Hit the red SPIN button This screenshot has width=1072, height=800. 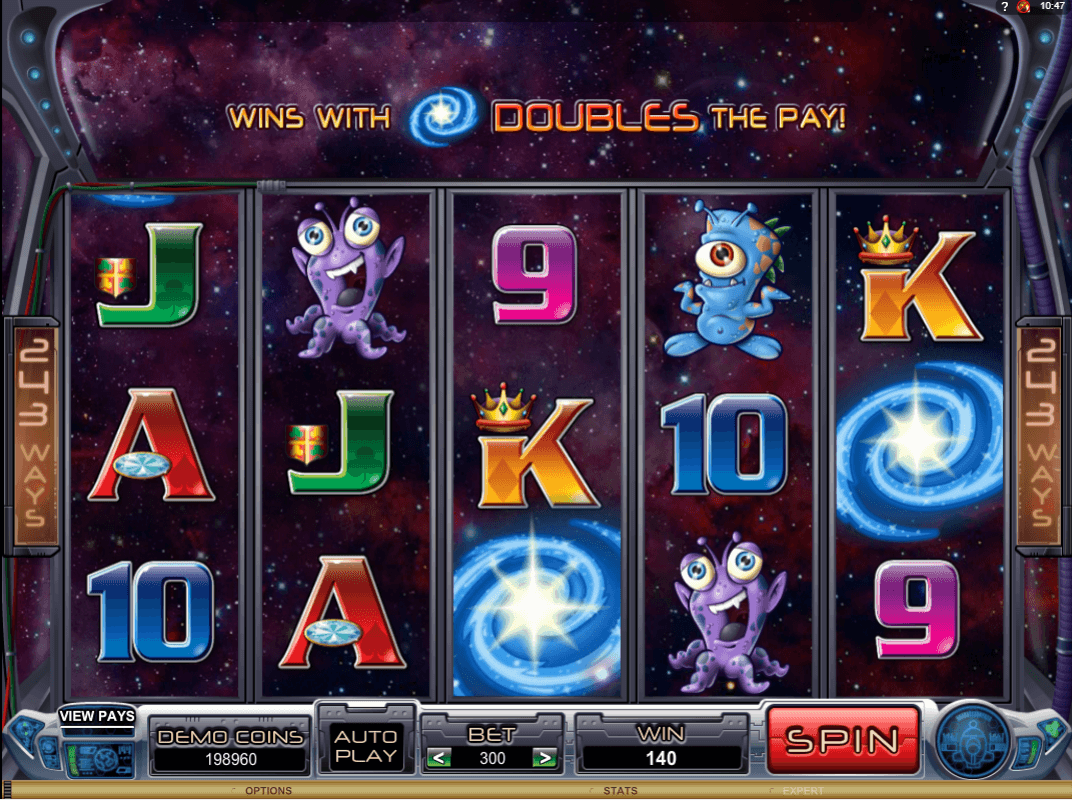[x=842, y=741]
